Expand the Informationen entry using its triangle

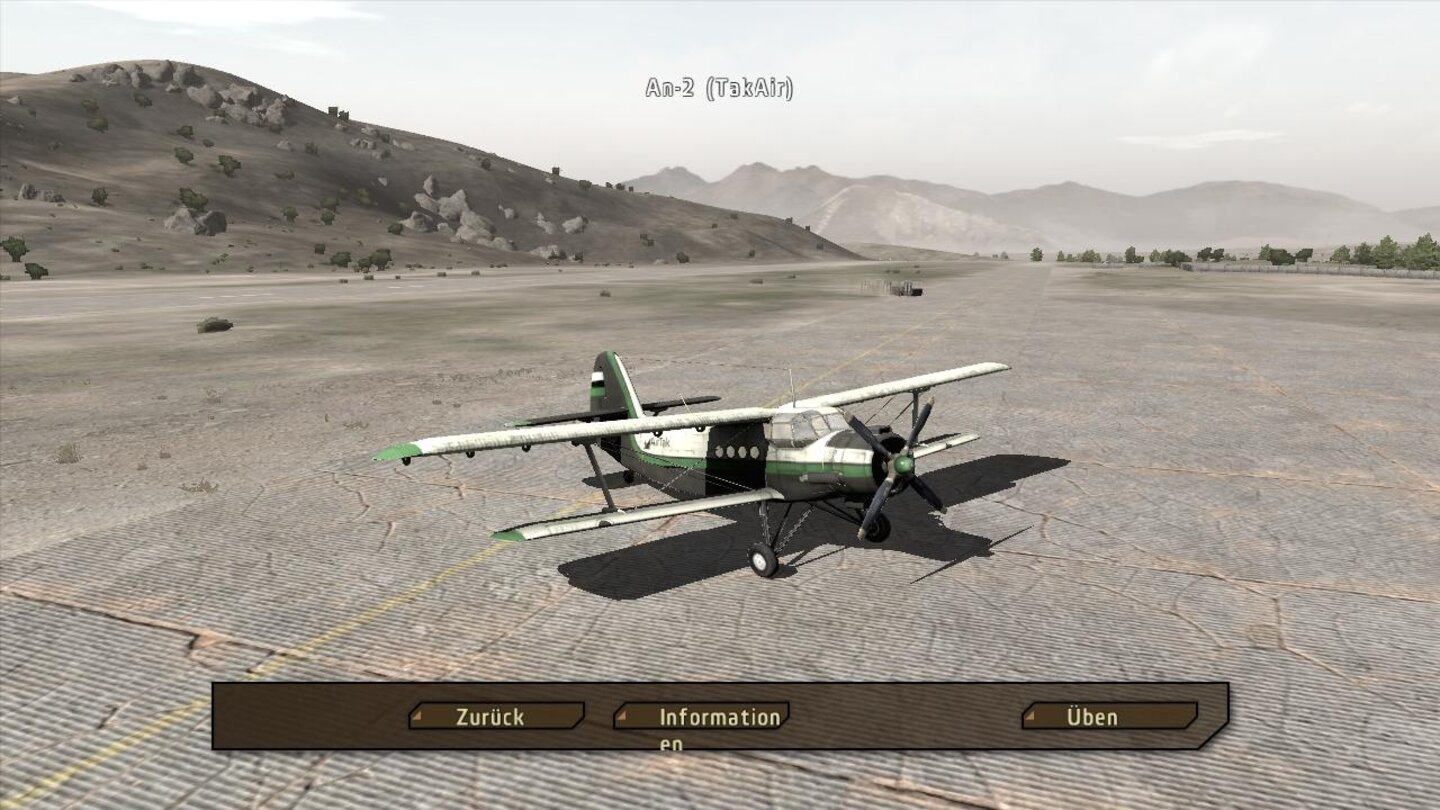624,716
